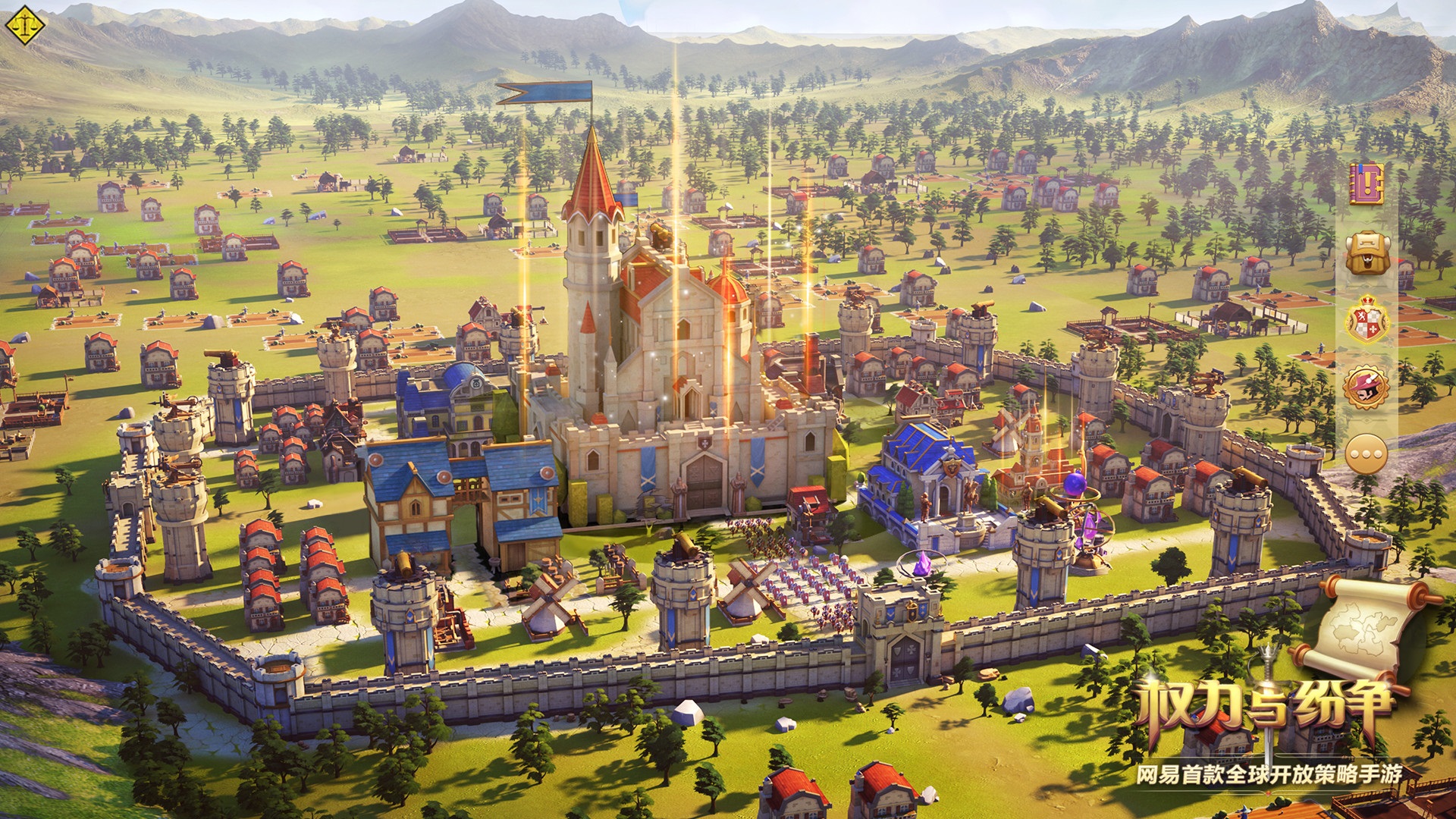This screenshot has height=819, width=1456.
Task: Open the backpack inventory
Action: point(1367,253)
